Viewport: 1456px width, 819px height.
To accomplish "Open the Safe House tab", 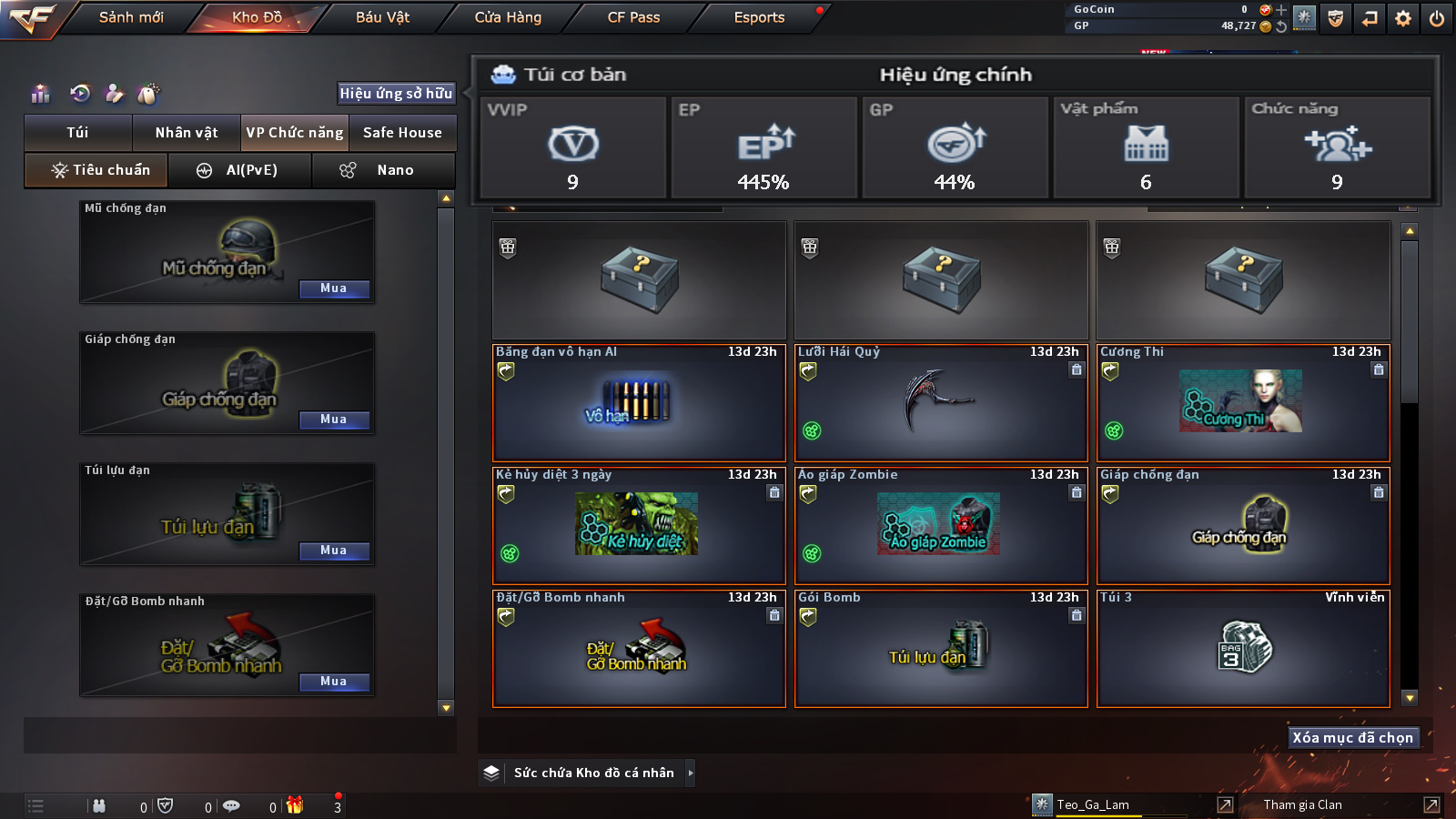I will click(402, 133).
